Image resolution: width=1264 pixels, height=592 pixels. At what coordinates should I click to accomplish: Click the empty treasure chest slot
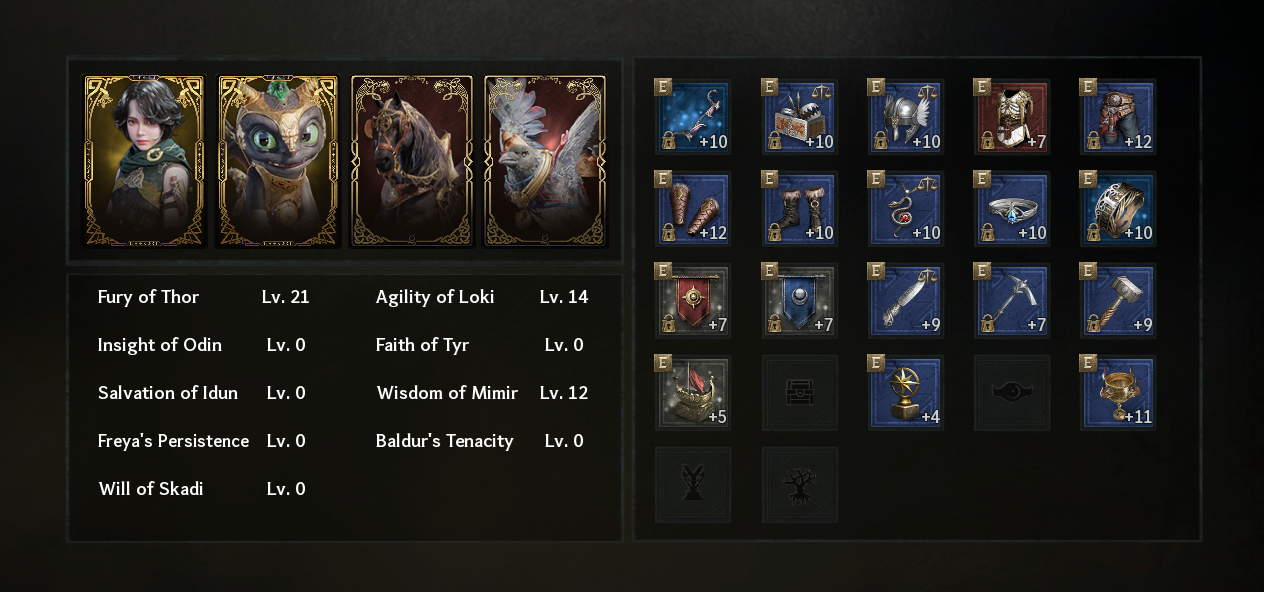pos(799,393)
